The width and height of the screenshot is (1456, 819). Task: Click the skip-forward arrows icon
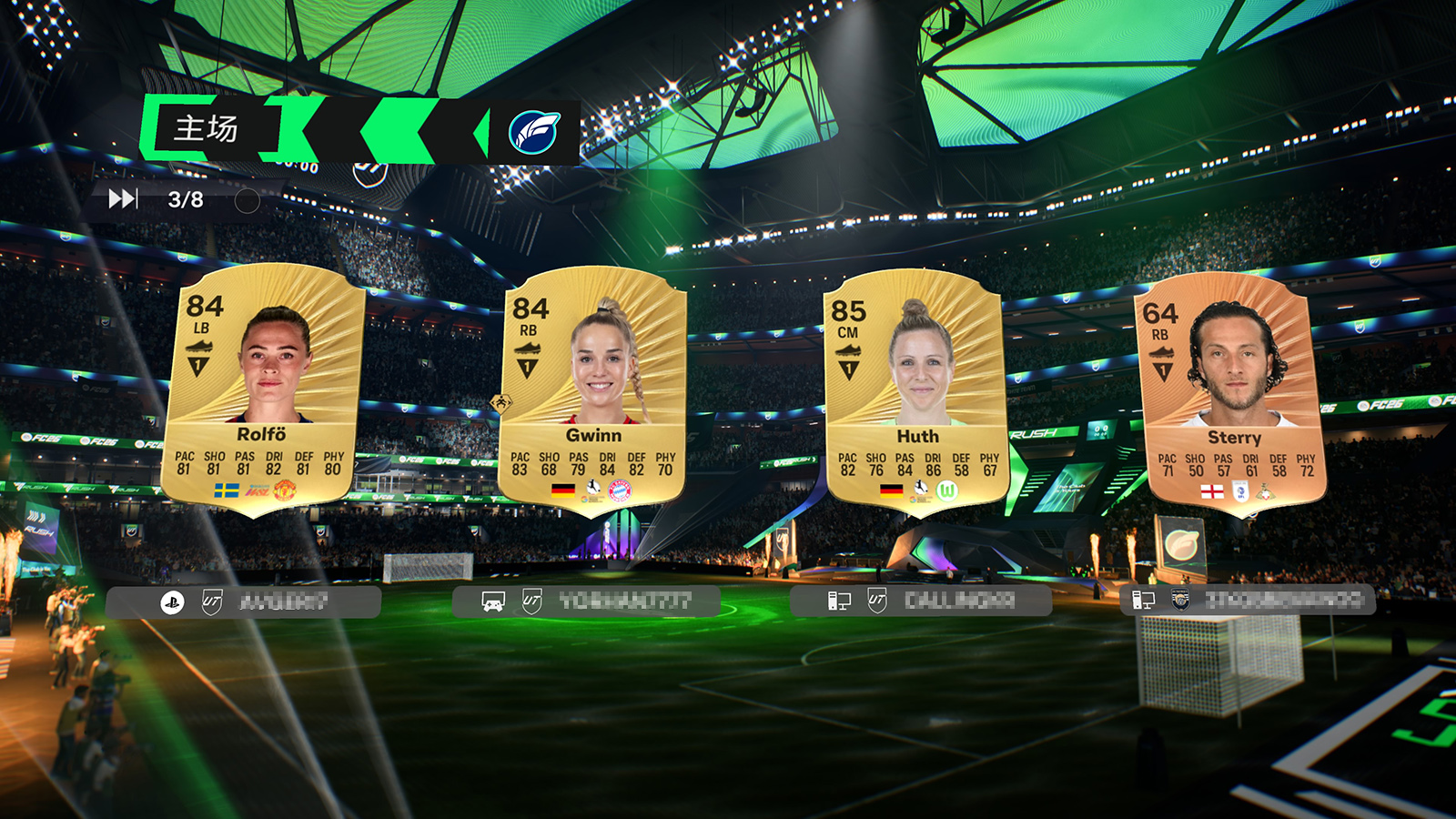123,199
